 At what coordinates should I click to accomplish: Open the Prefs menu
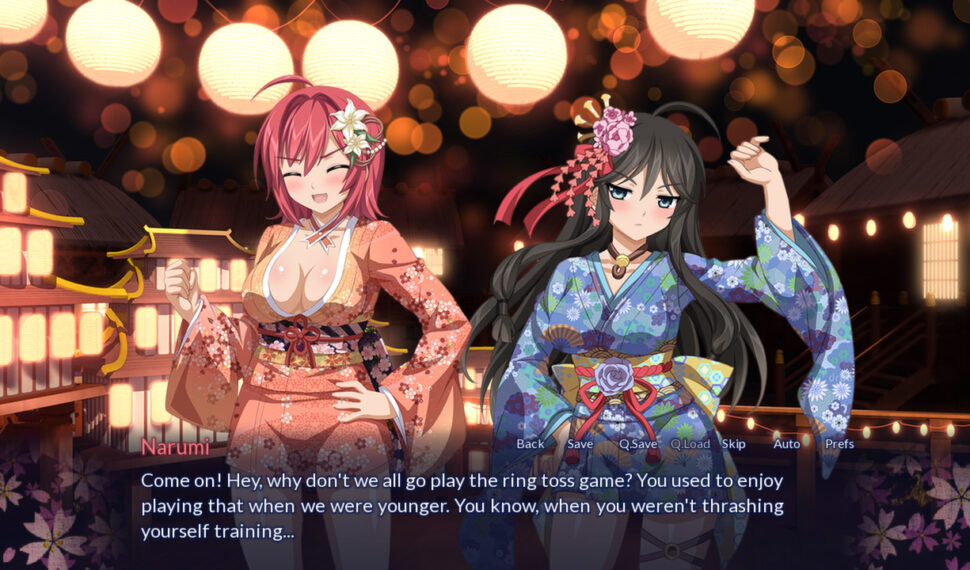point(839,444)
